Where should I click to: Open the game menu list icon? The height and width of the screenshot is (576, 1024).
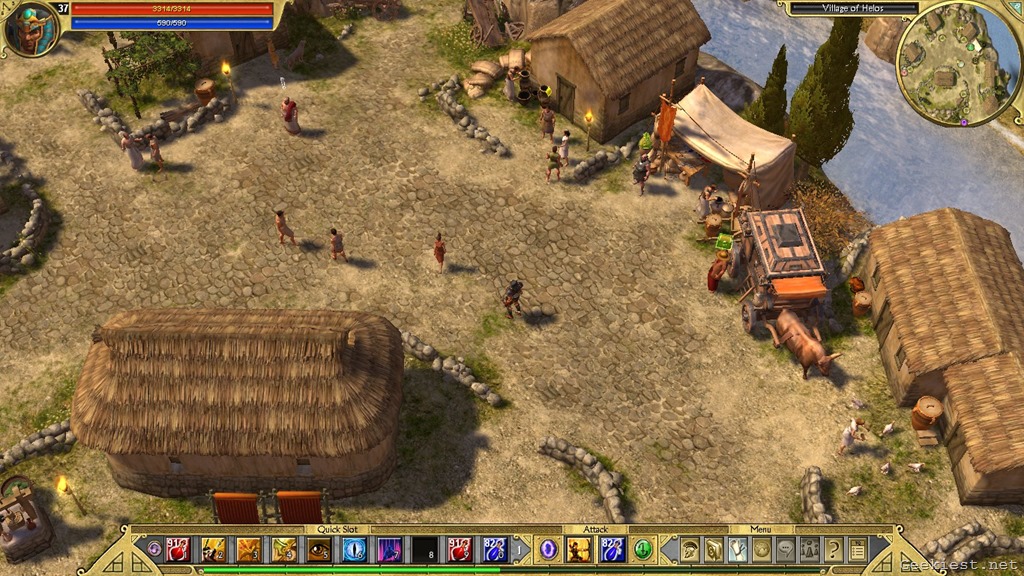click(x=857, y=549)
